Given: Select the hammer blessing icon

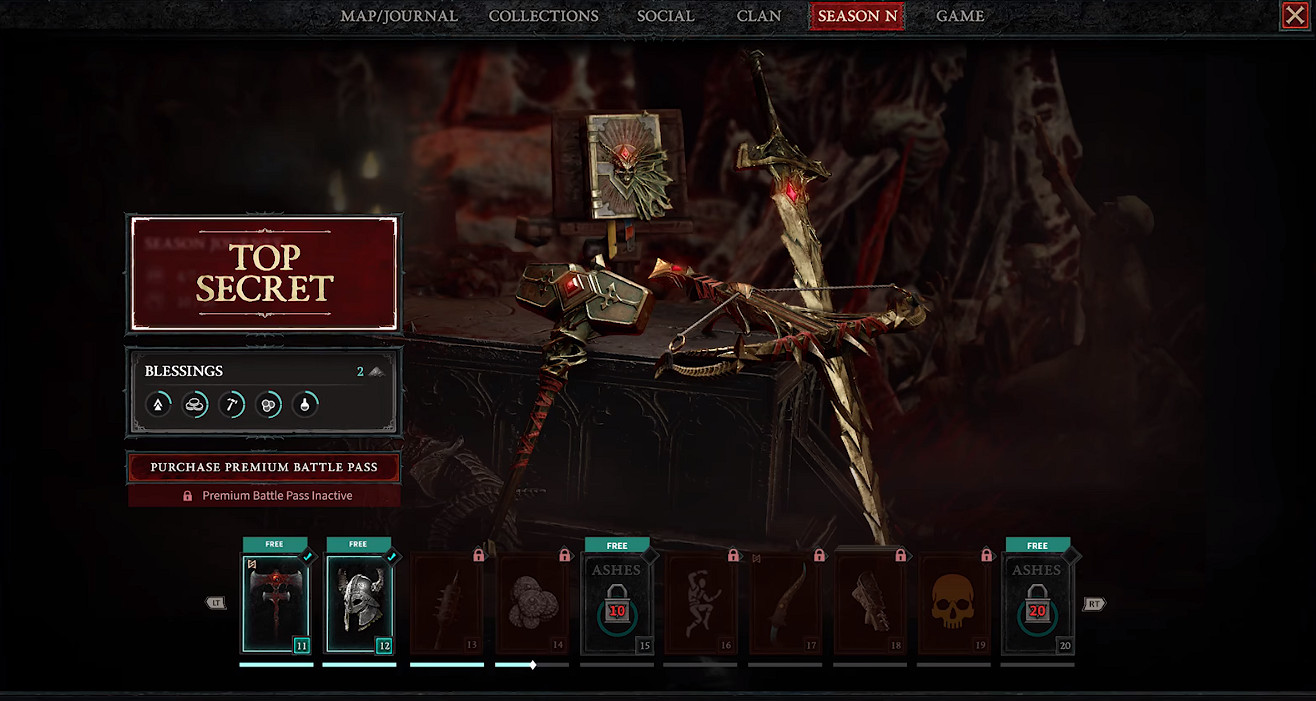Looking at the screenshot, I should pyautogui.click(x=232, y=404).
